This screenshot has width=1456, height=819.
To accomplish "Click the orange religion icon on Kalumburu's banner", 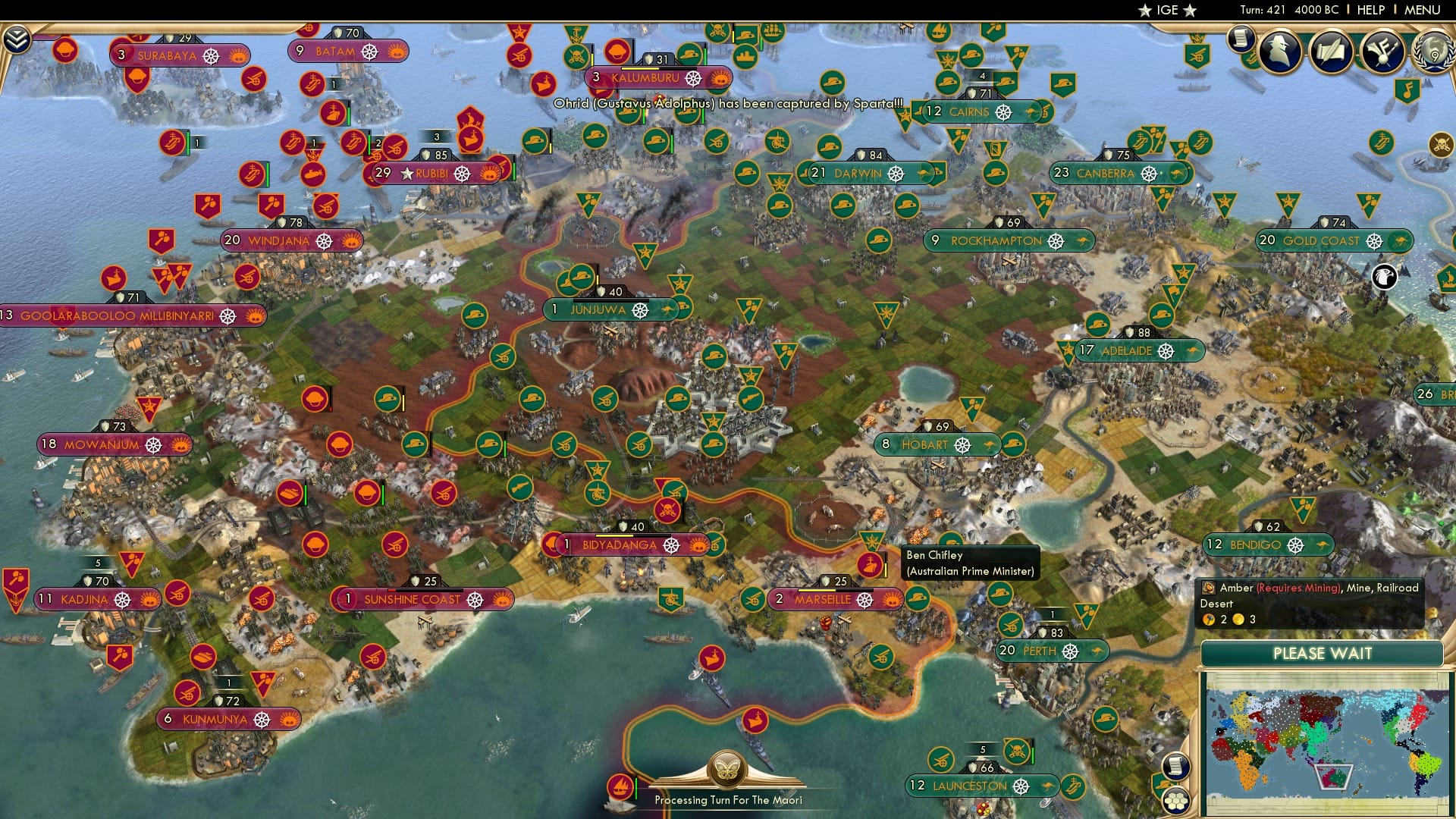I will click(719, 78).
